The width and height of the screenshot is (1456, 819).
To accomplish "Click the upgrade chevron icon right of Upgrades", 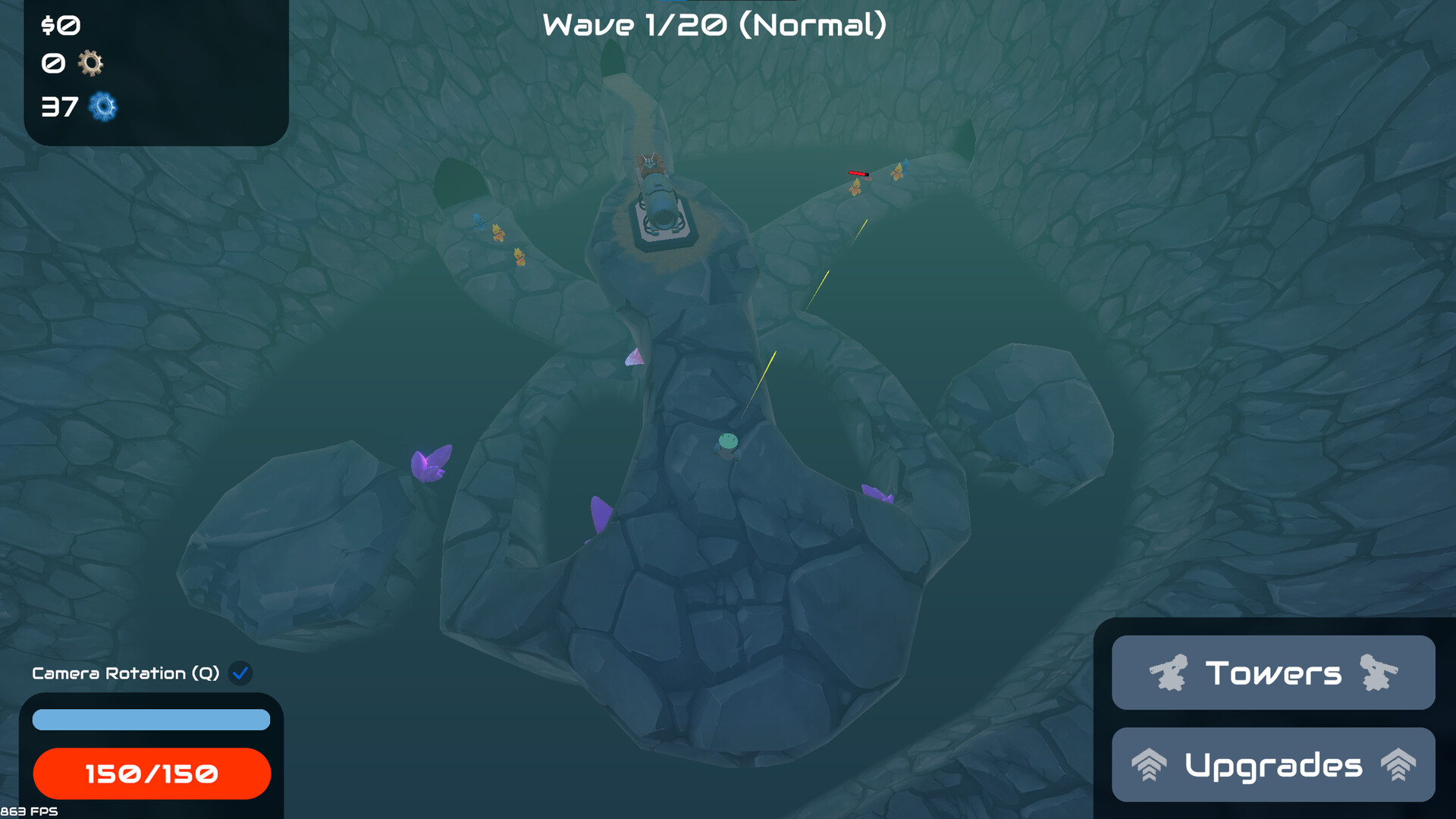I will (x=1399, y=765).
